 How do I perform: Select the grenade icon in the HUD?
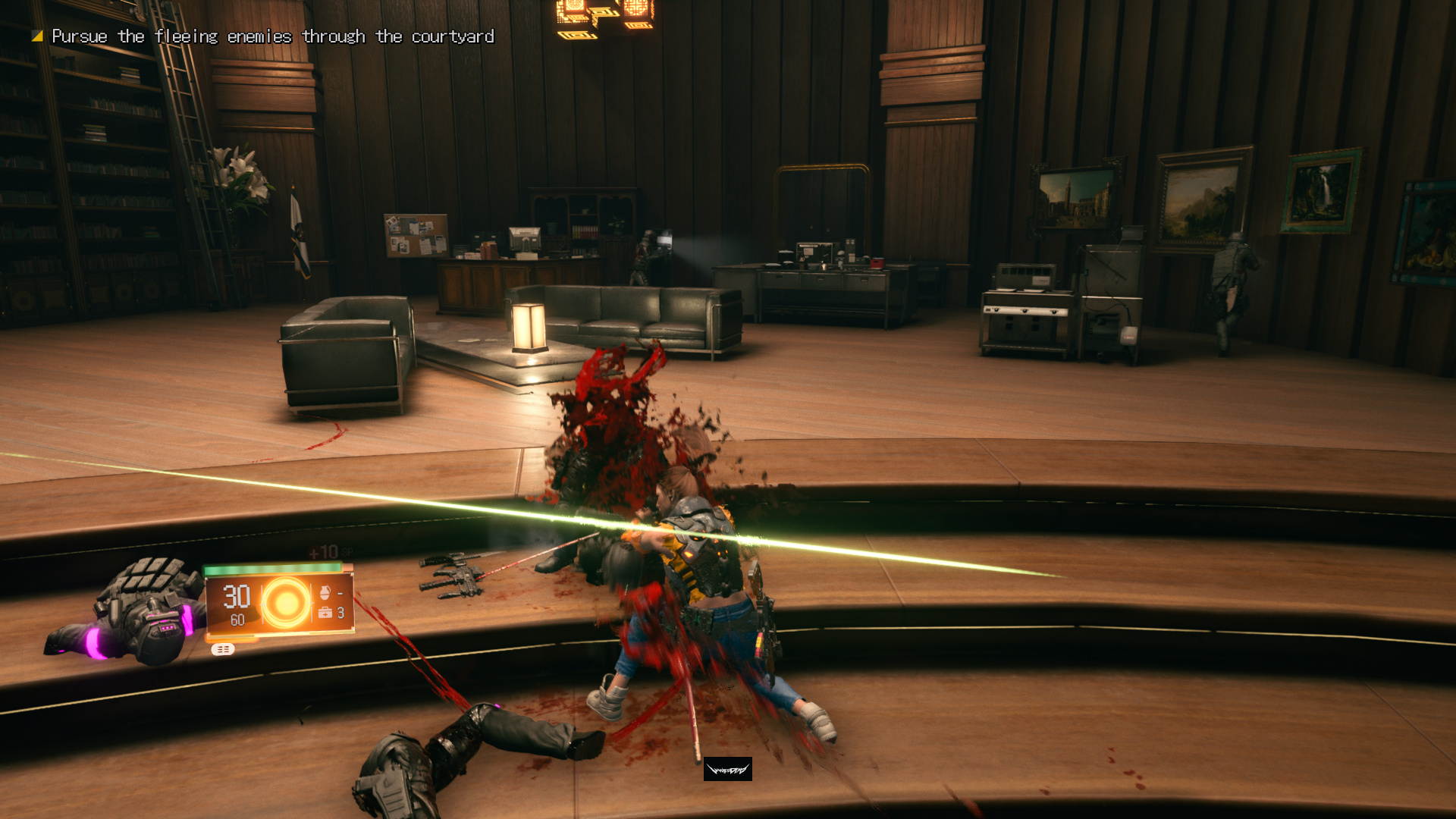click(325, 592)
